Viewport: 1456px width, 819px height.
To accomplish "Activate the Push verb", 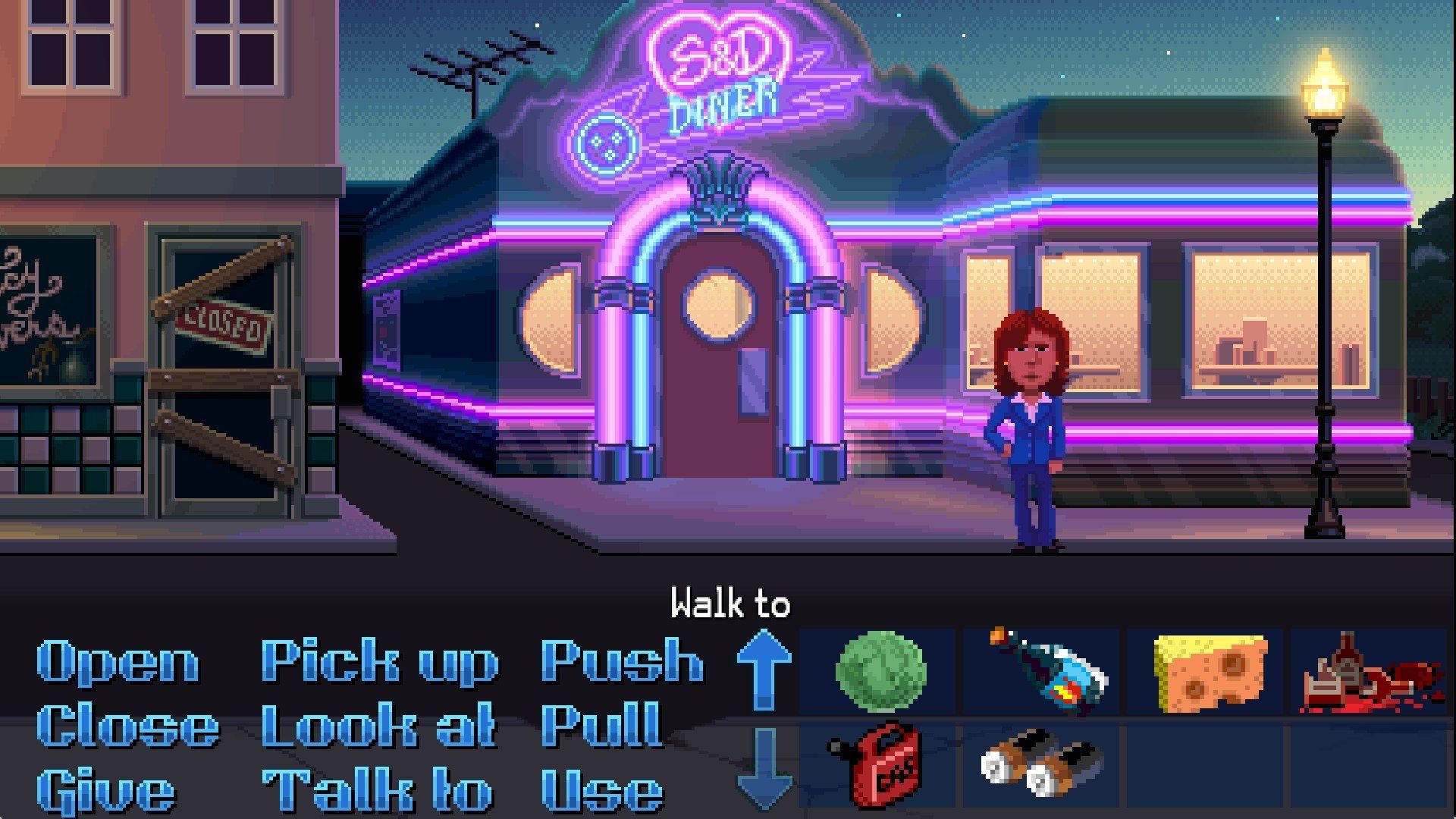I will pyautogui.click(x=622, y=661).
